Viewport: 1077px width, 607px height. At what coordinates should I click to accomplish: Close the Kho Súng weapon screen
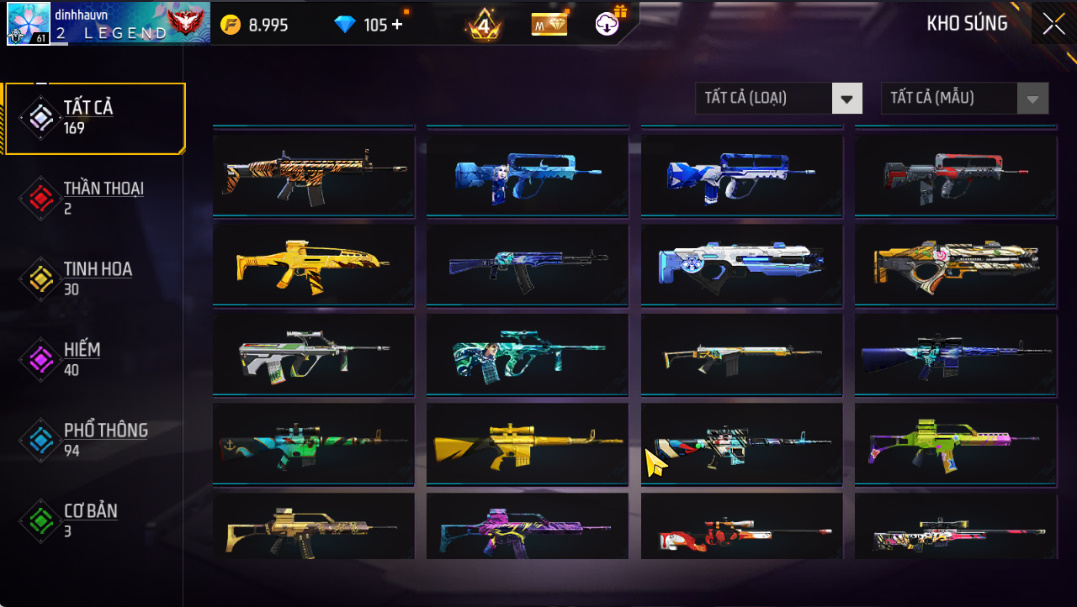(1053, 25)
